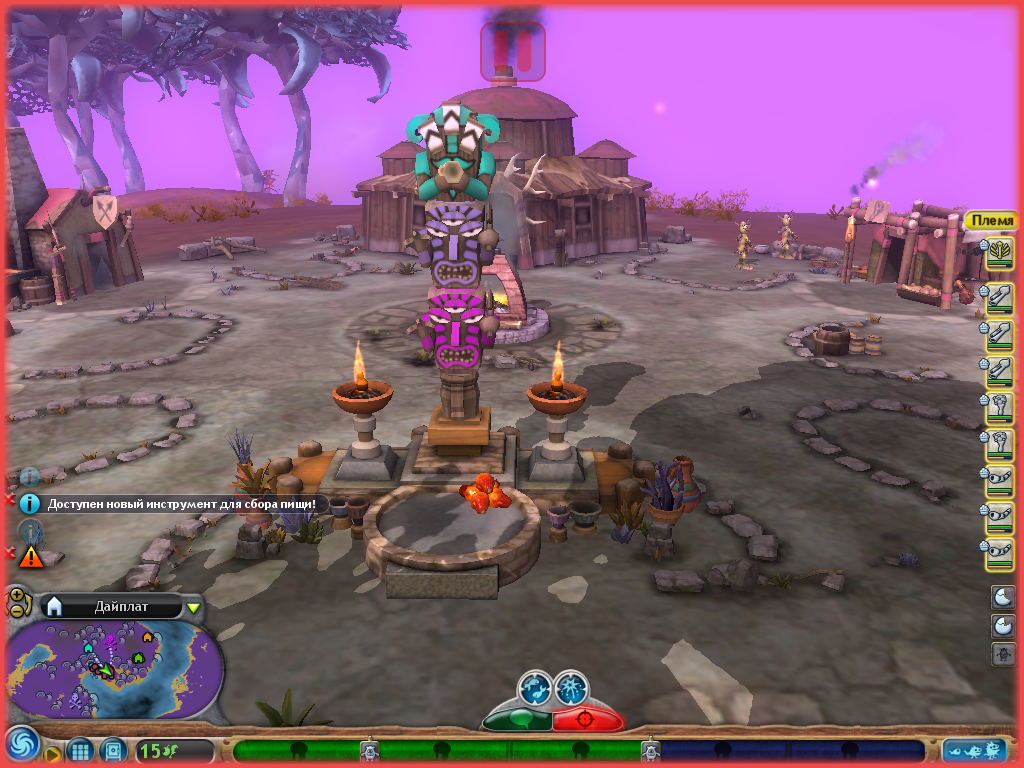Click the home icon beside Дайплат

(x=54, y=606)
